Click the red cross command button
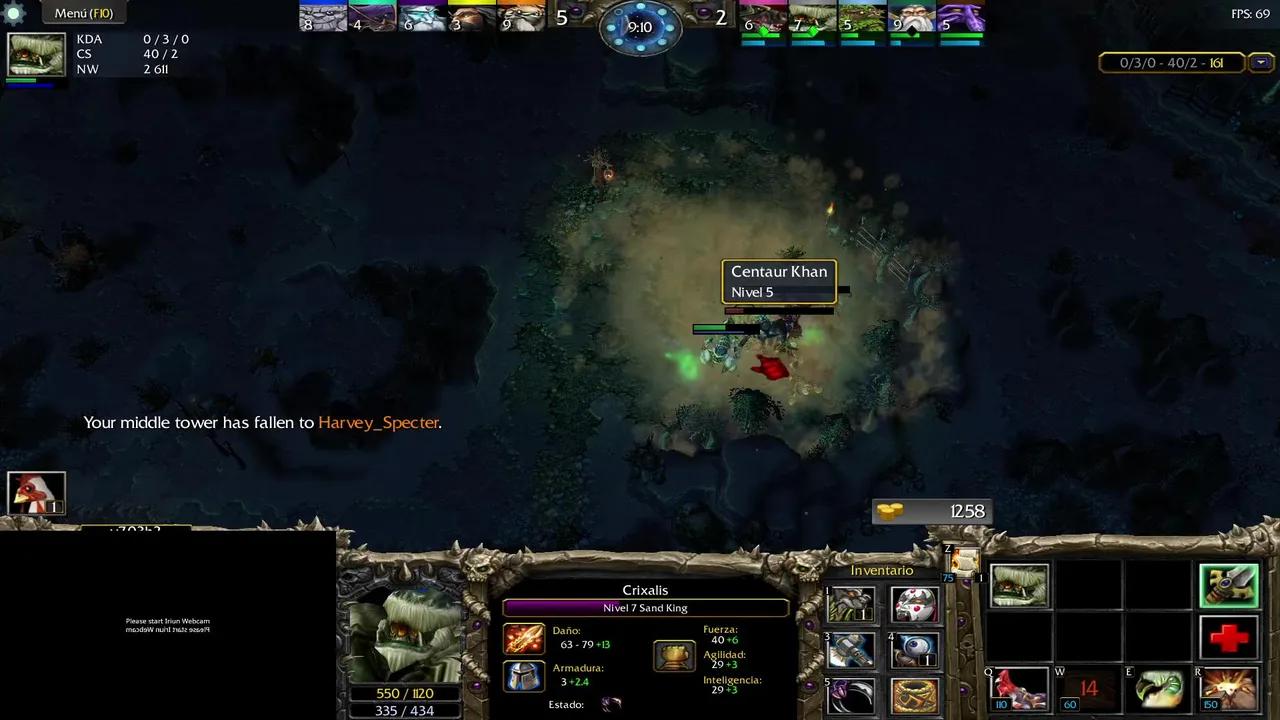Image resolution: width=1280 pixels, height=720 pixels. click(x=1229, y=637)
